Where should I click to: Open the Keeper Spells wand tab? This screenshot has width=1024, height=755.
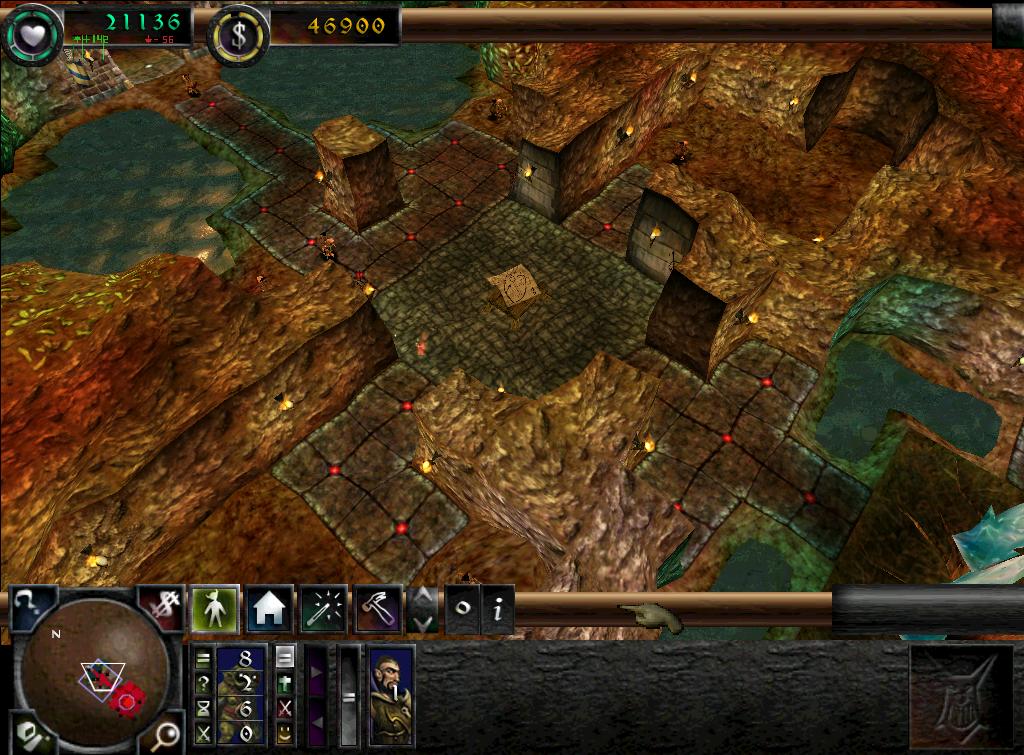(x=324, y=608)
